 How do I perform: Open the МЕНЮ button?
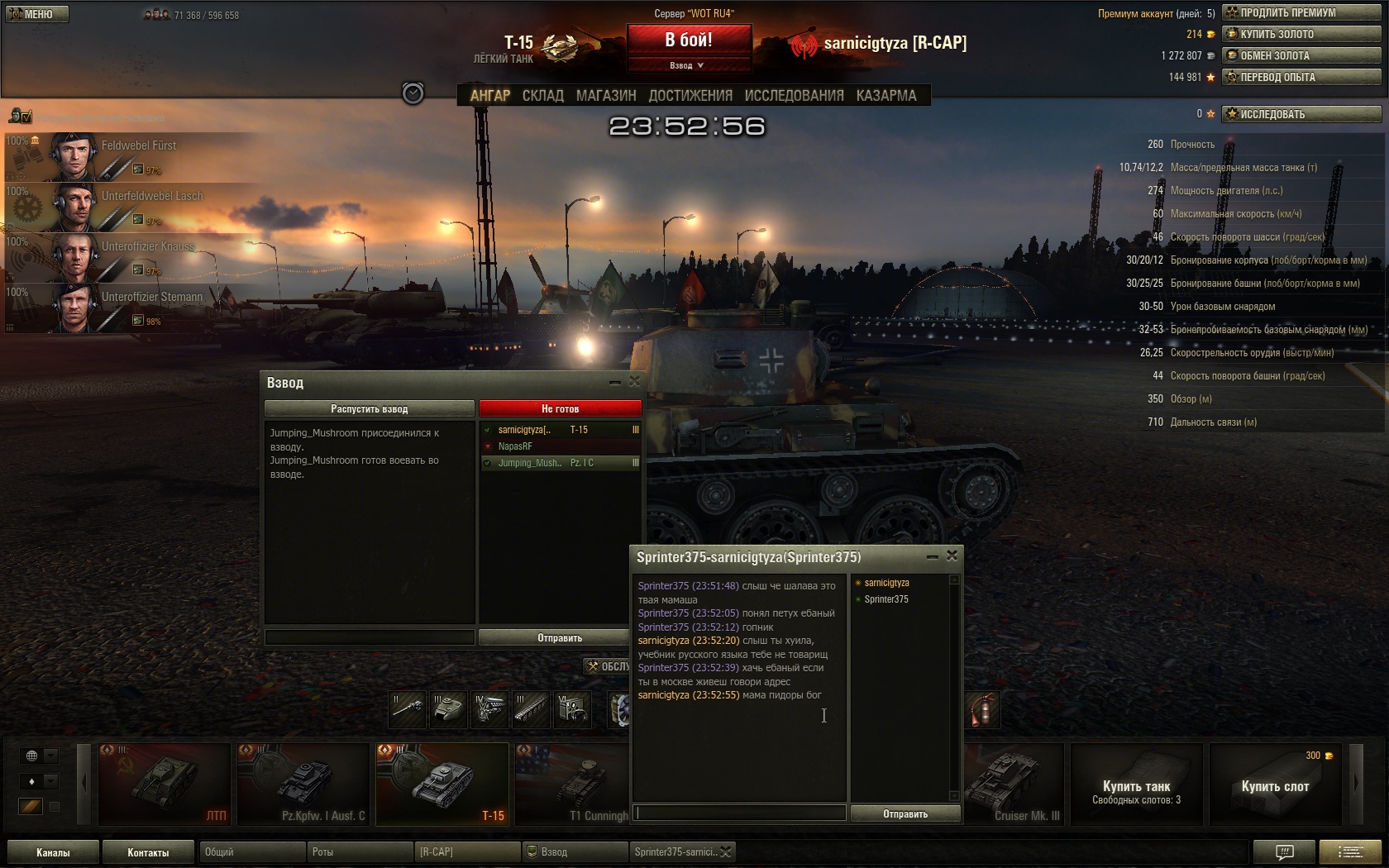point(37,14)
